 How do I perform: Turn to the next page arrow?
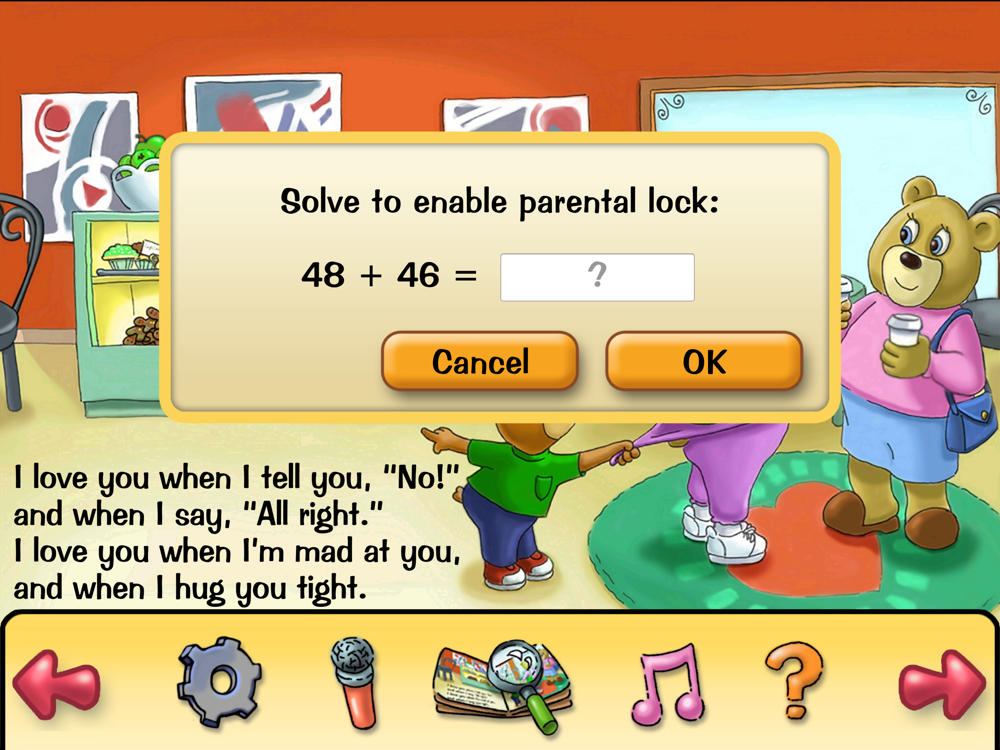941,684
